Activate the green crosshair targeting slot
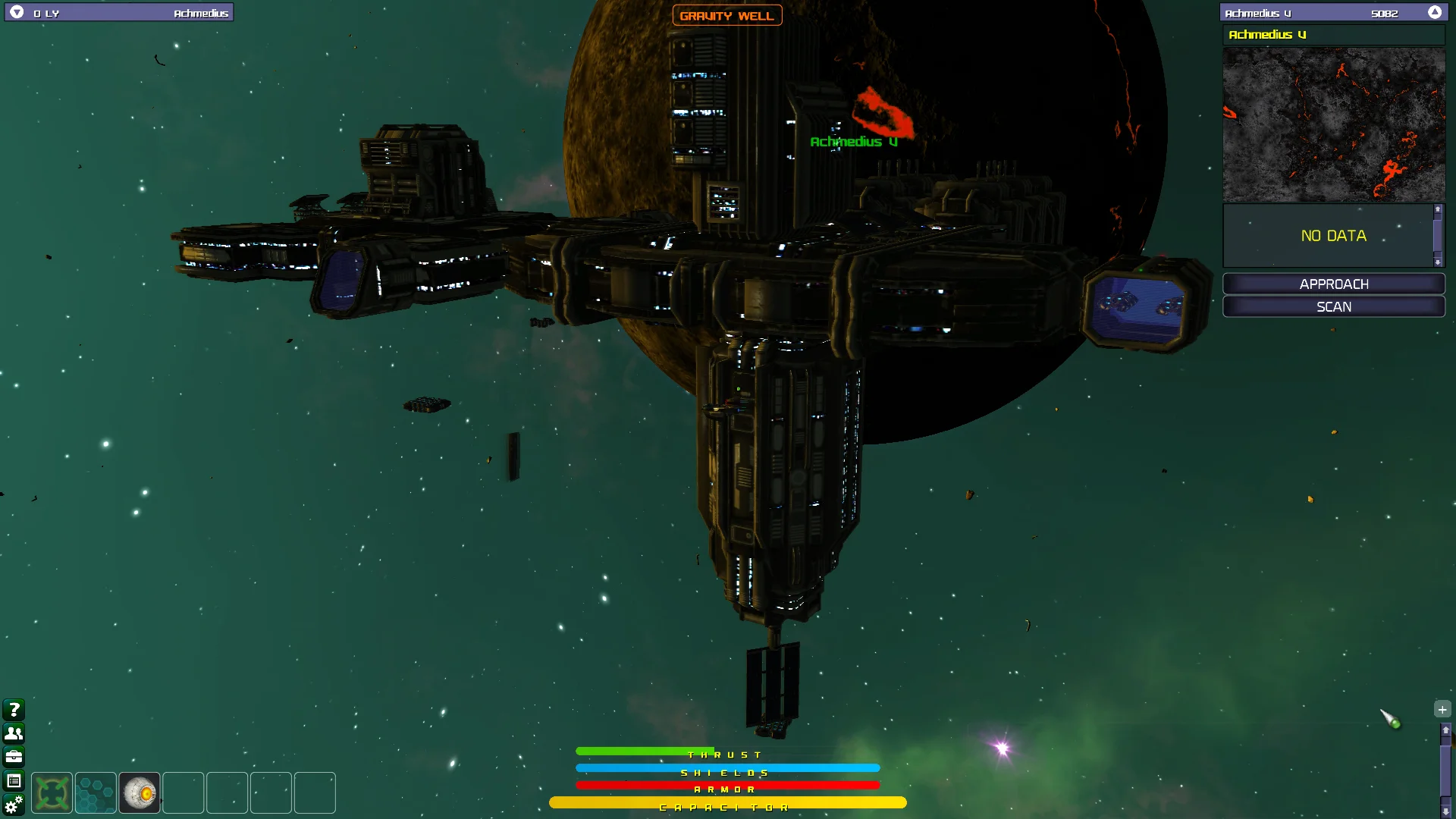Screen dimensions: 1456x819 [52, 793]
